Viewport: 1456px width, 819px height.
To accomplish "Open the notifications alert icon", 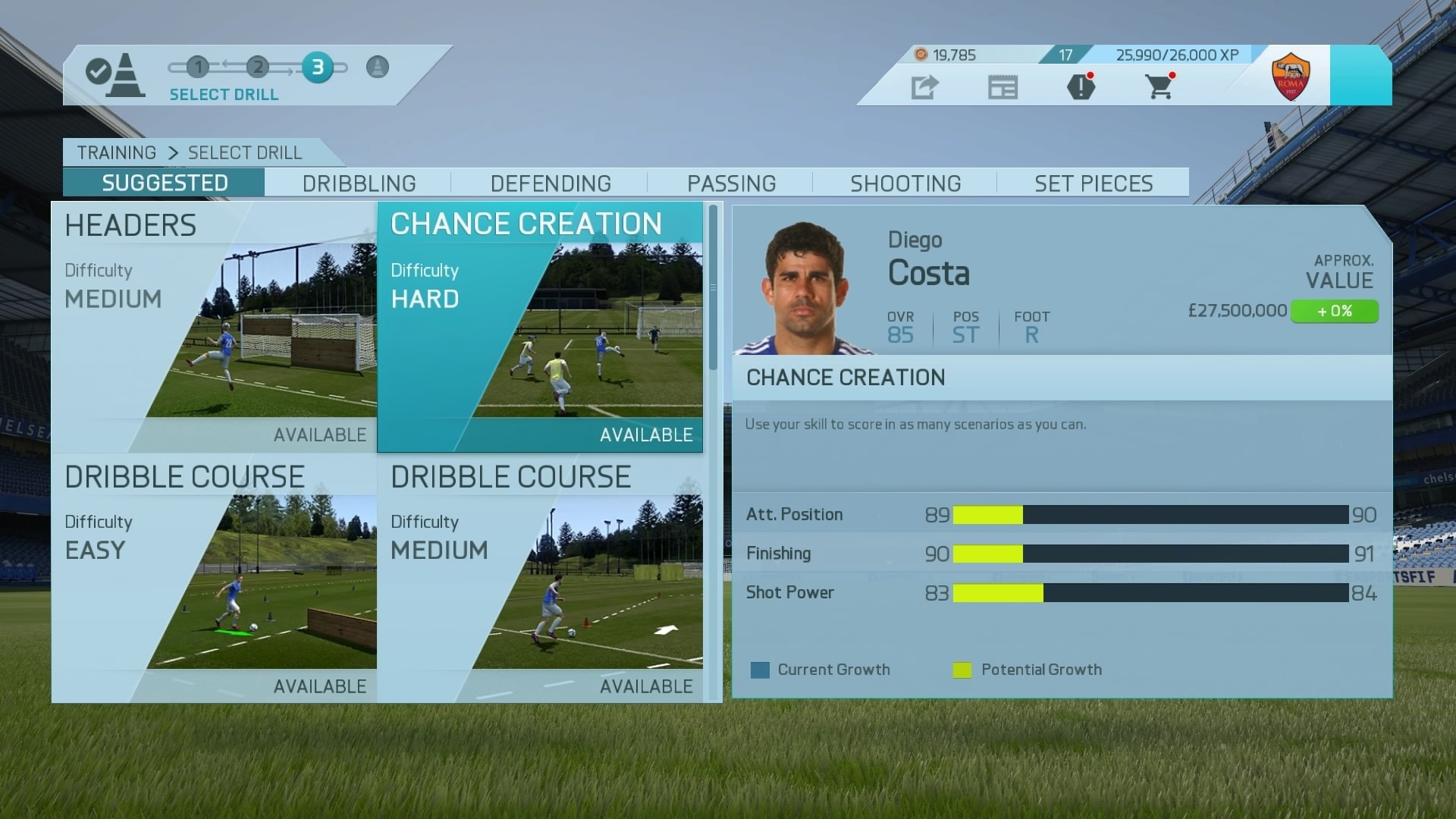I will [1080, 87].
